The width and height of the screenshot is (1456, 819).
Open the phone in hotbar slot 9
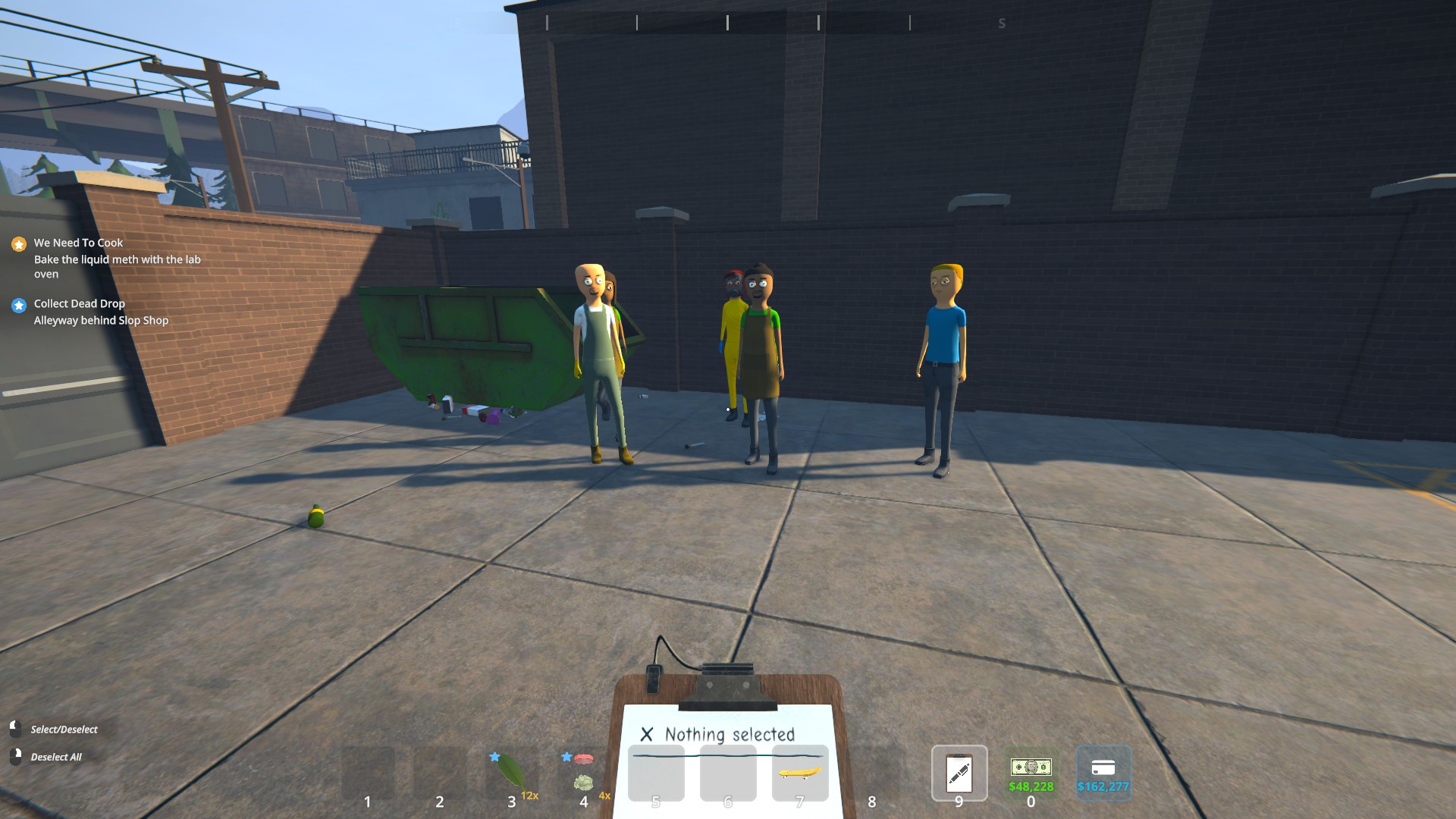click(x=958, y=774)
